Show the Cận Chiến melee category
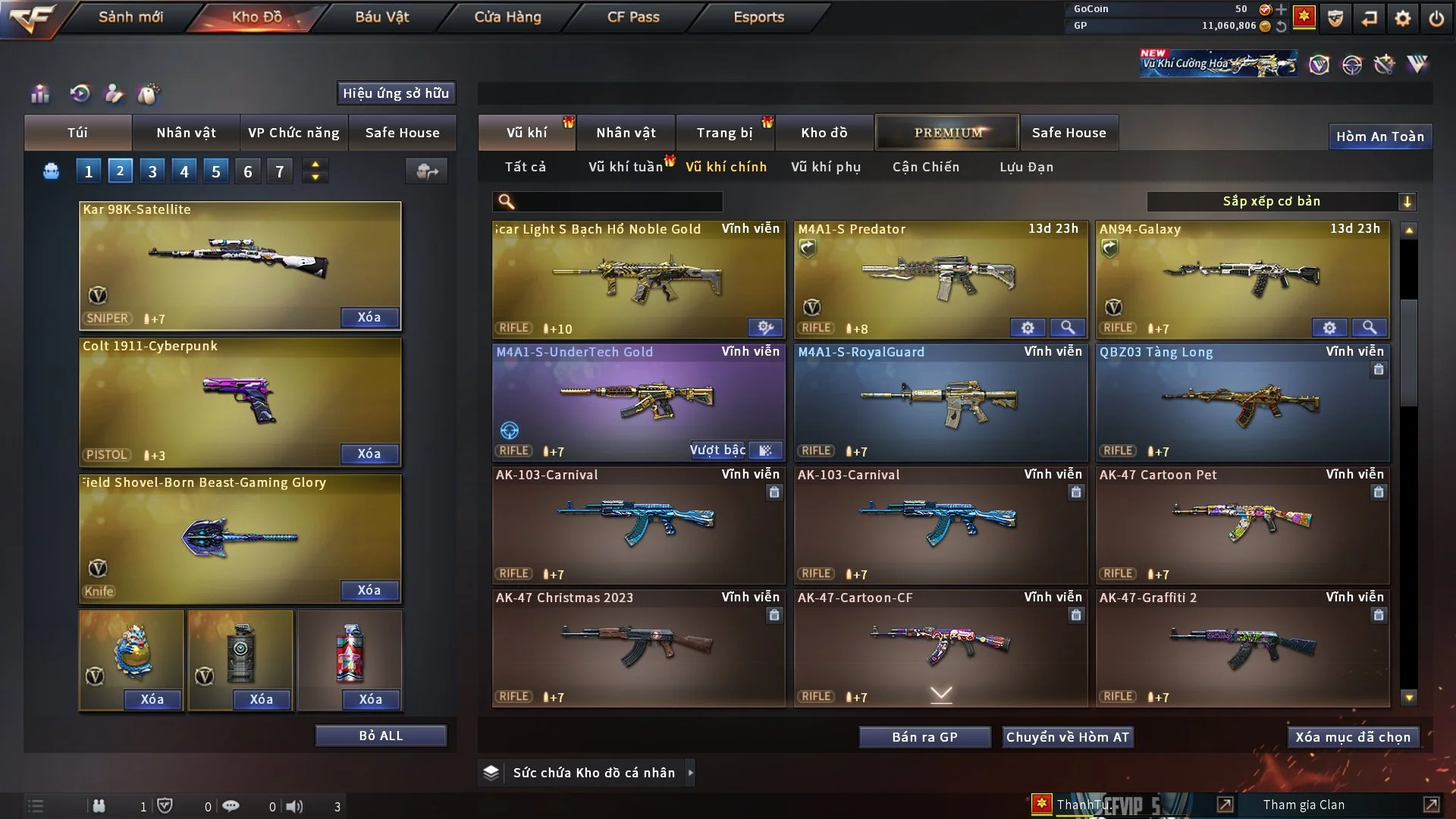1456x819 pixels. pyautogui.click(x=925, y=167)
